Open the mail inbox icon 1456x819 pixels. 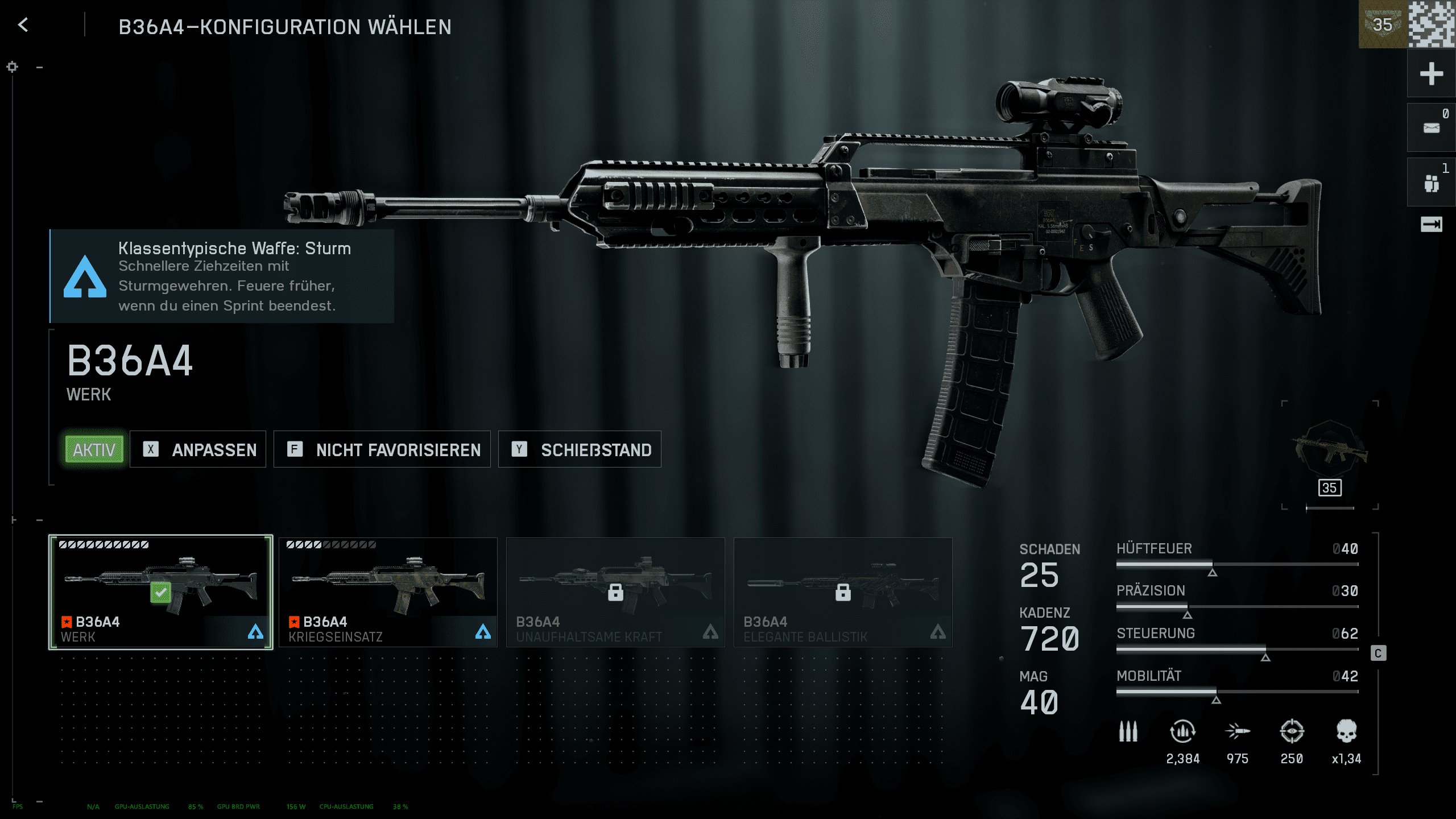pyautogui.click(x=1431, y=128)
